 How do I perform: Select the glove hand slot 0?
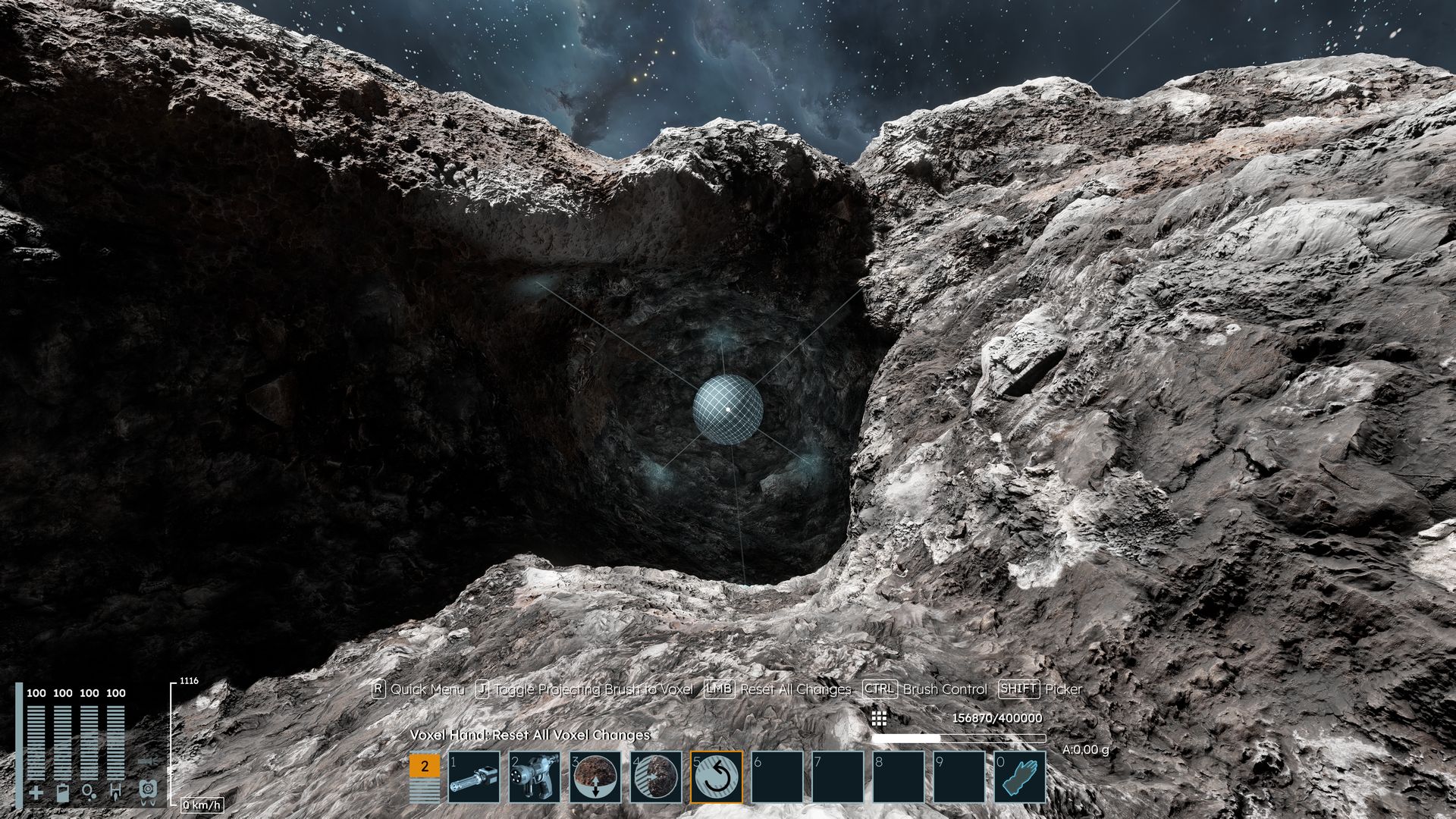[1020, 777]
